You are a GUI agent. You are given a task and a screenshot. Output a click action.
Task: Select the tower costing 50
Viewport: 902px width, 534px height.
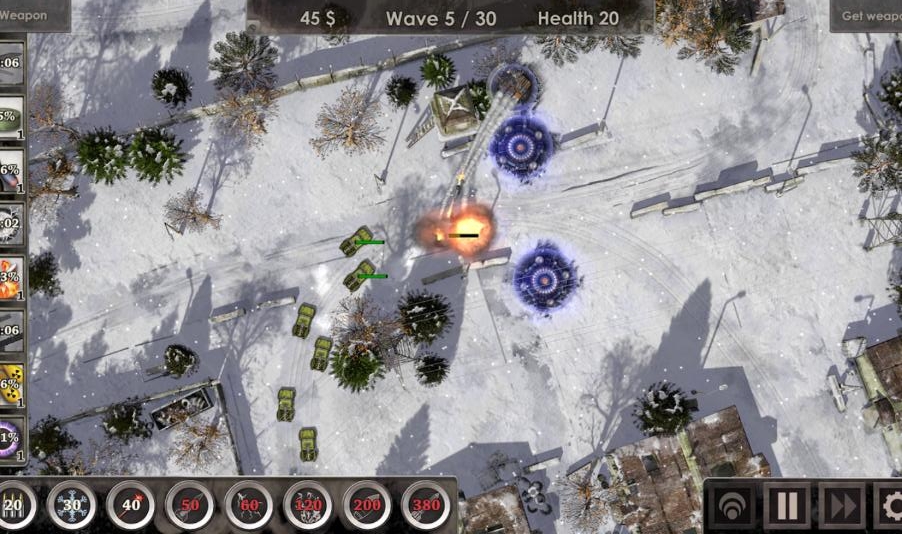189,506
